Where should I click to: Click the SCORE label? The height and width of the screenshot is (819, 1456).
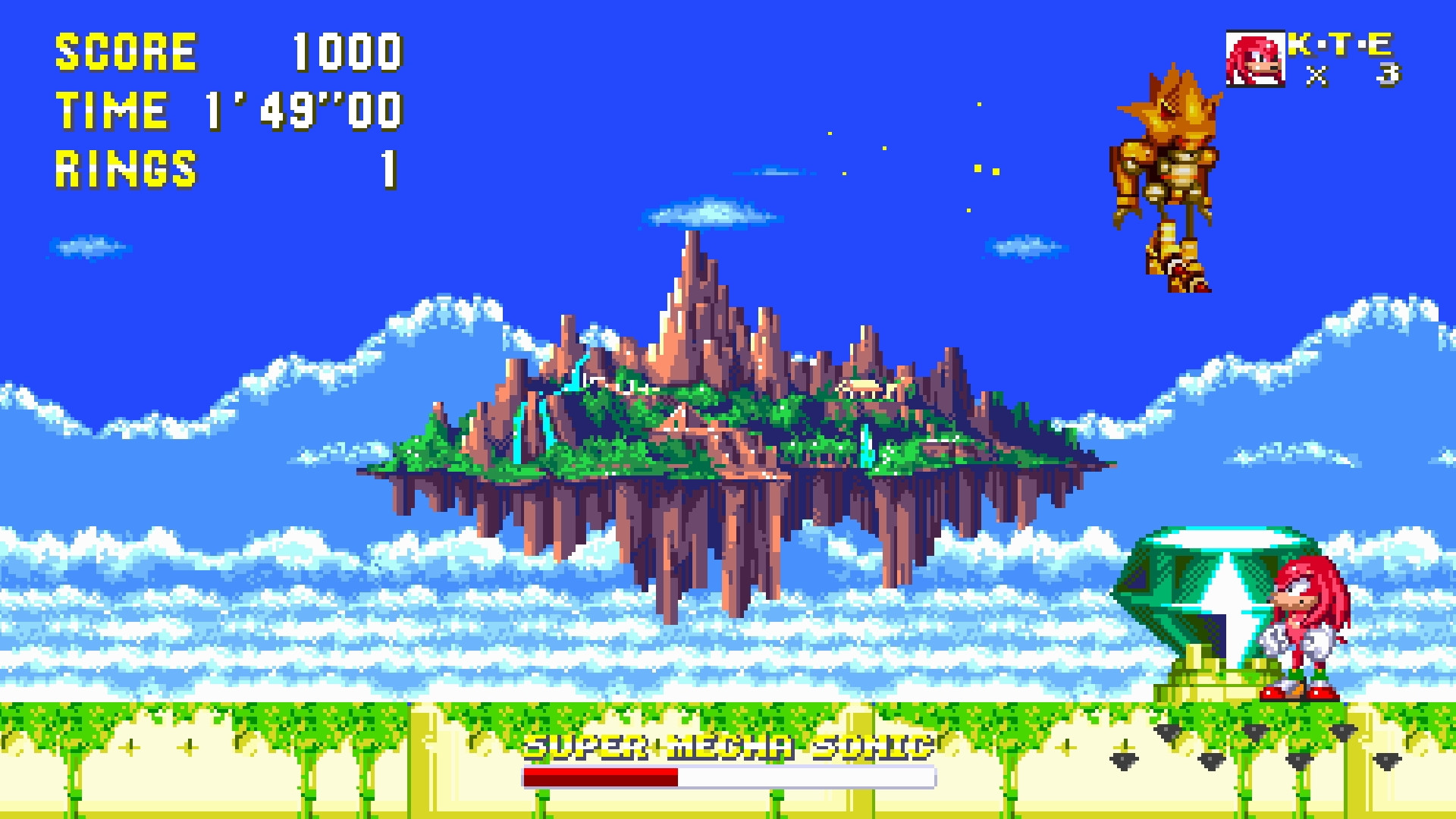125,52
